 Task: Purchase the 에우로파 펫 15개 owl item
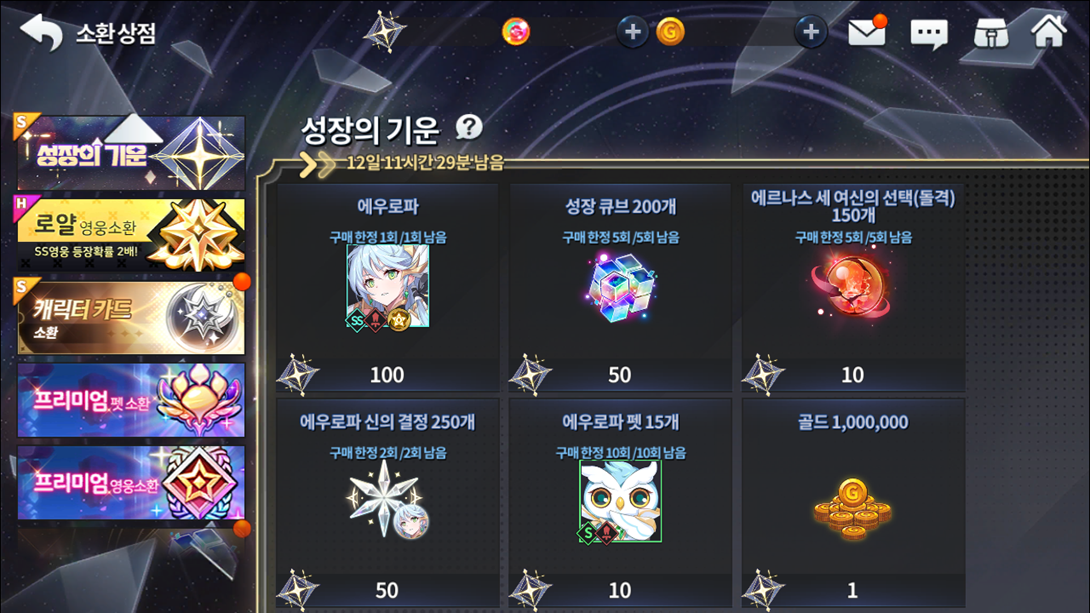[620, 502]
